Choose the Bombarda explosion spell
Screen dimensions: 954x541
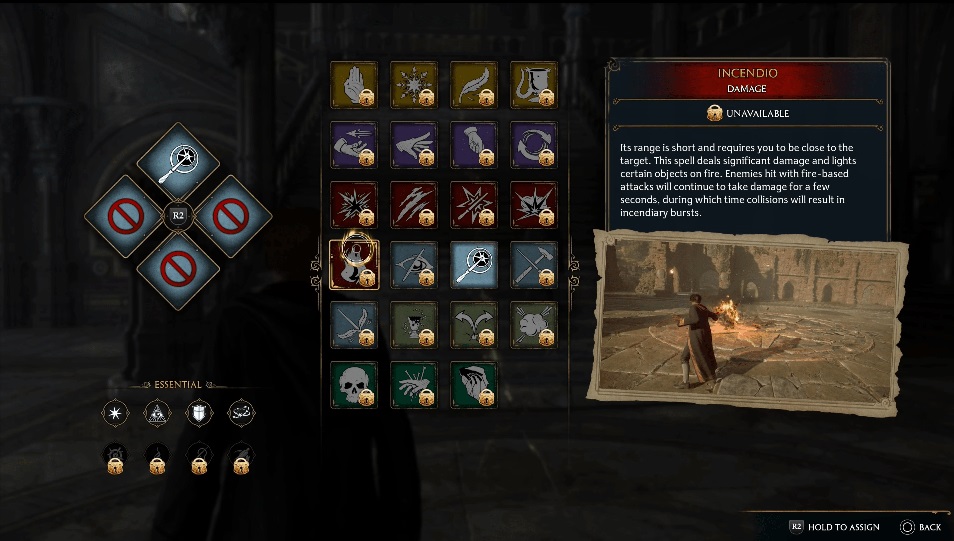[533, 205]
